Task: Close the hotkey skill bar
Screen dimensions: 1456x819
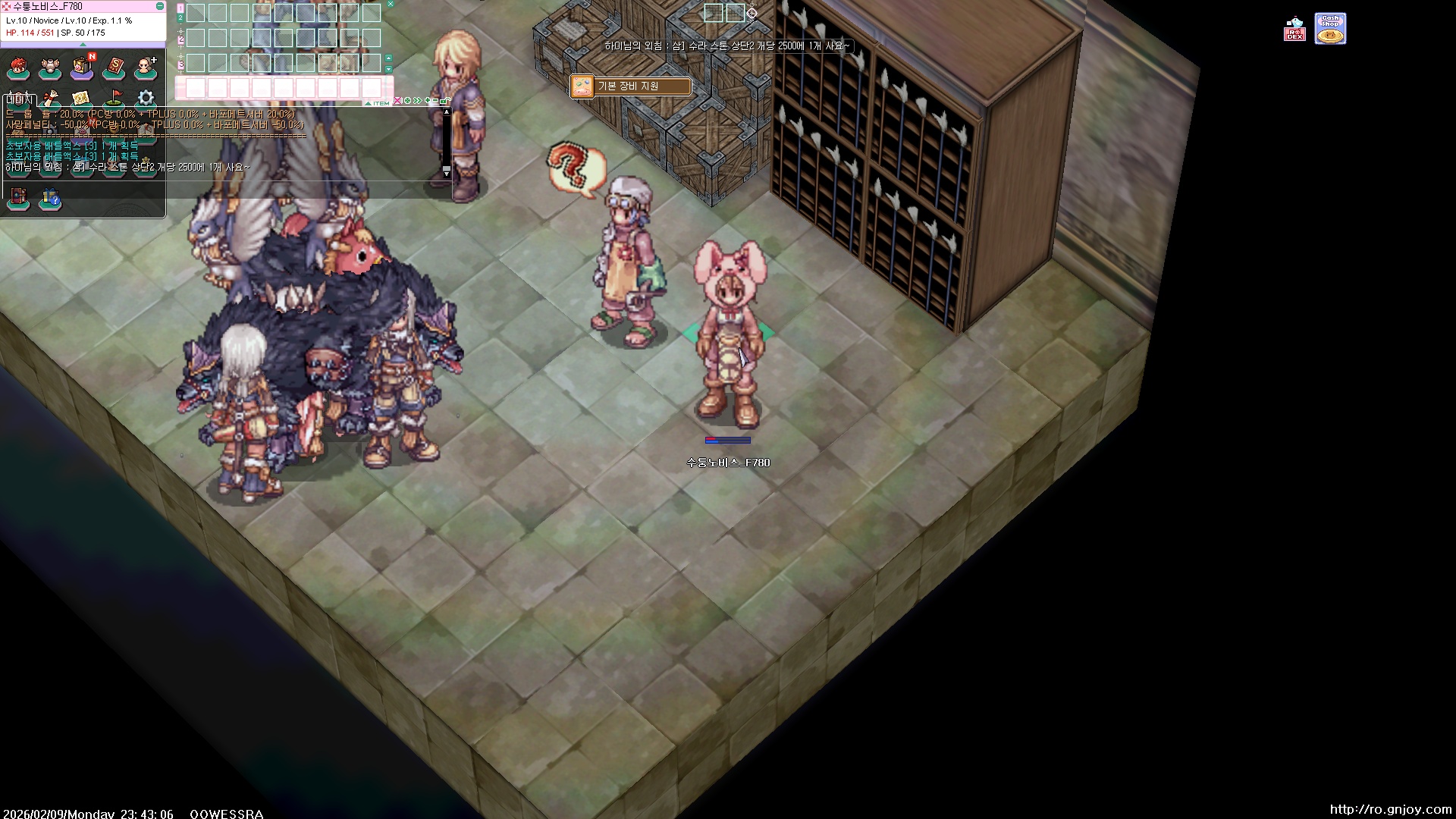Action: click(x=391, y=4)
